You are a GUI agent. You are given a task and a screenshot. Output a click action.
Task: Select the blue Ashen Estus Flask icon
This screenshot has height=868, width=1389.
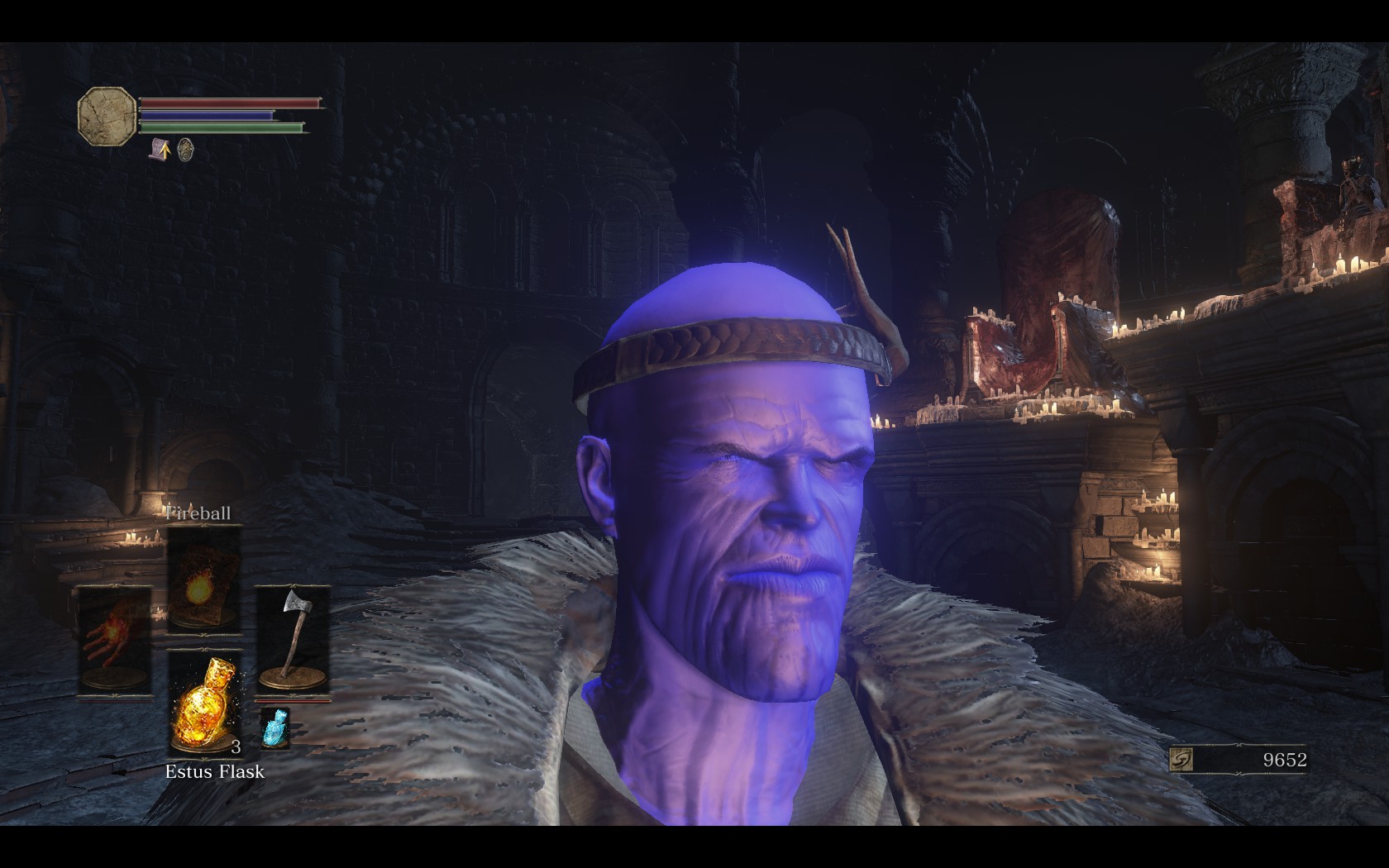tap(274, 727)
